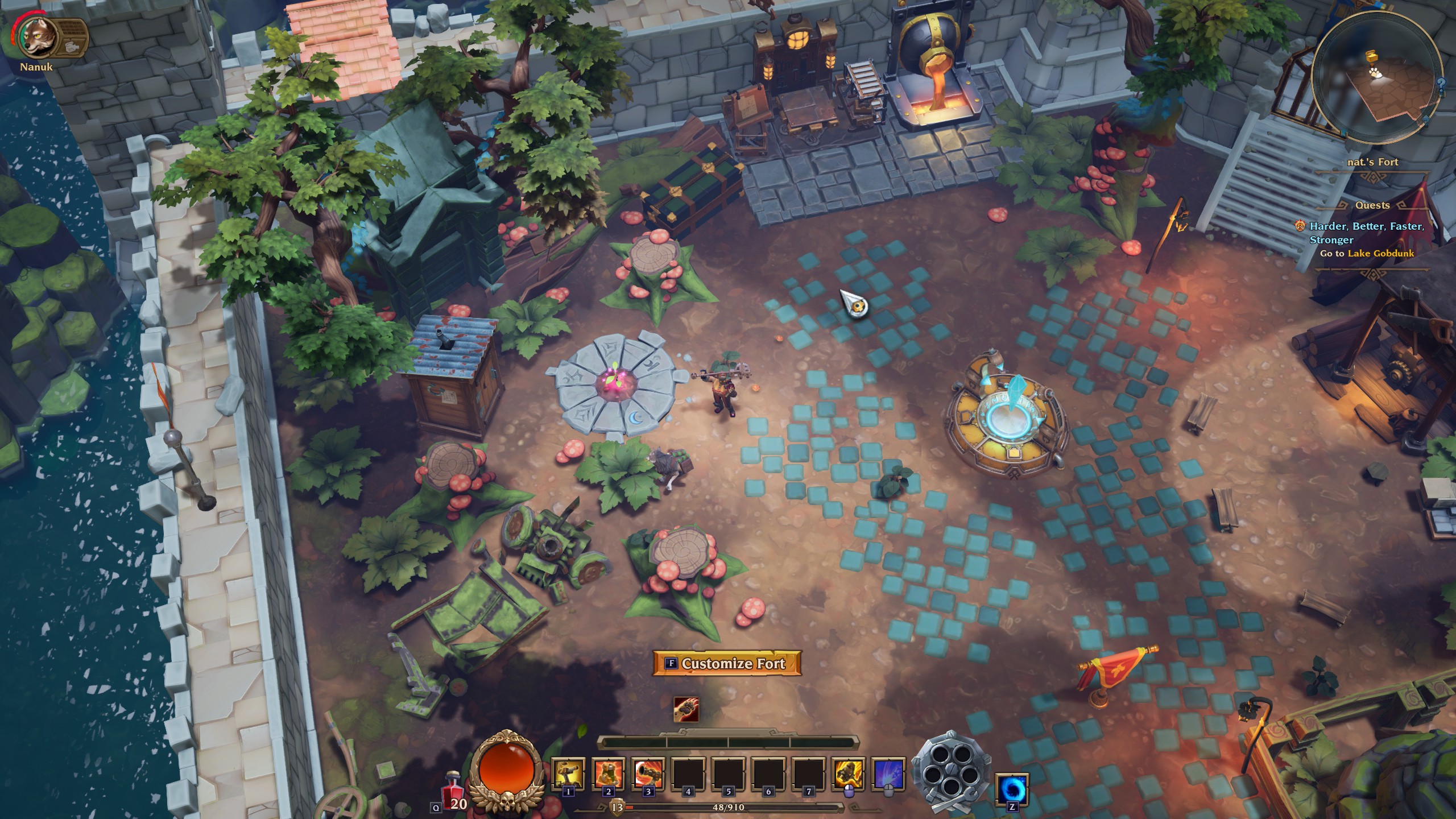Use the robot skill in slot 2
This screenshot has height=819, width=1456.
pyautogui.click(x=608, y=773)
